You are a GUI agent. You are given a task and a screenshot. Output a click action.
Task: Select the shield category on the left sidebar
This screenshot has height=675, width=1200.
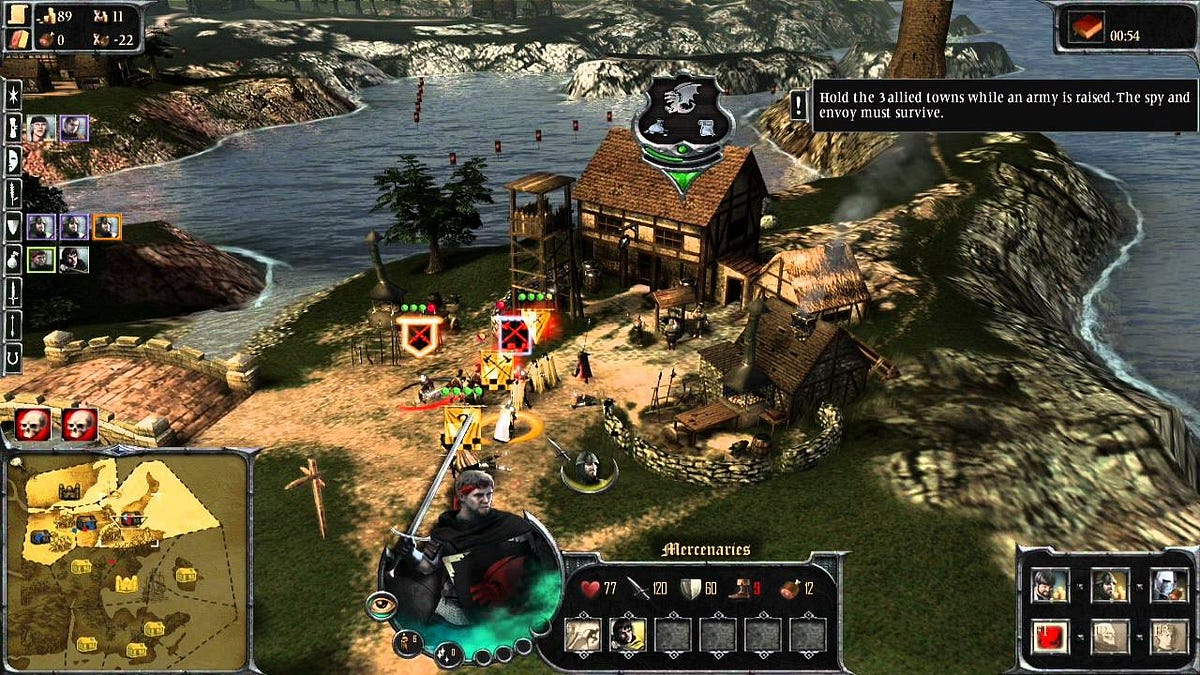13,227
